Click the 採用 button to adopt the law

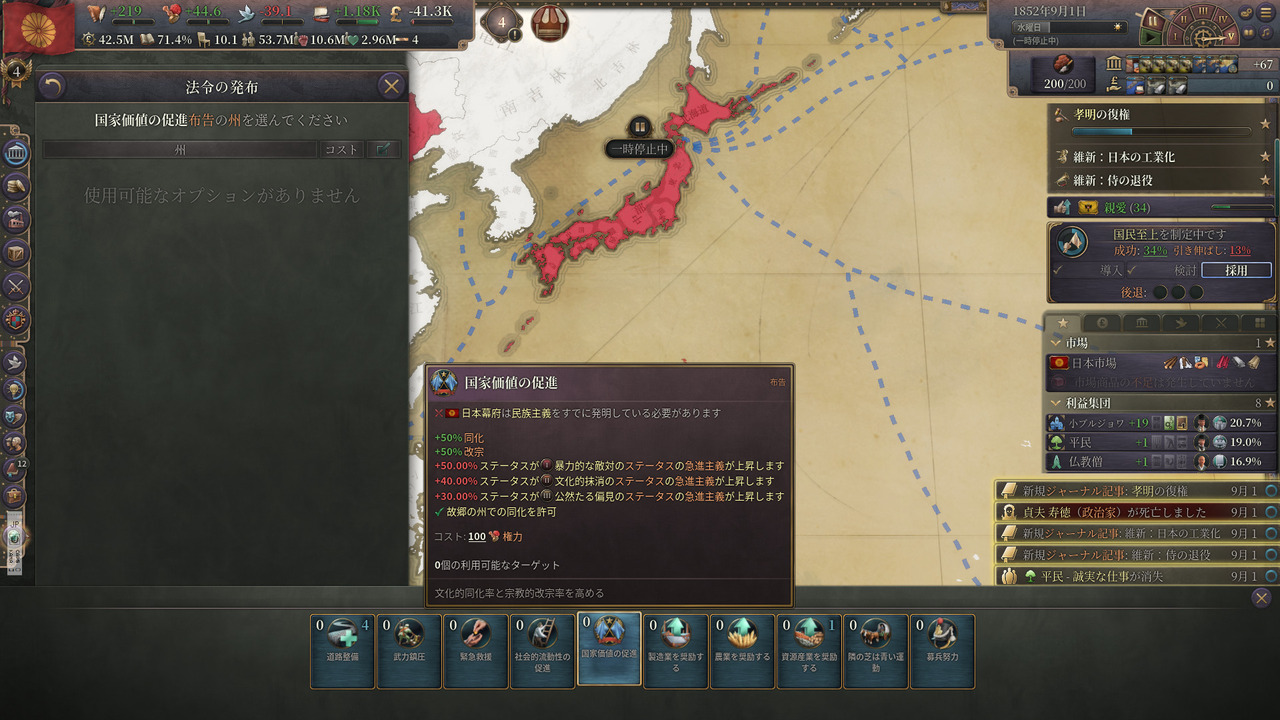click(x=1236, y=270)
